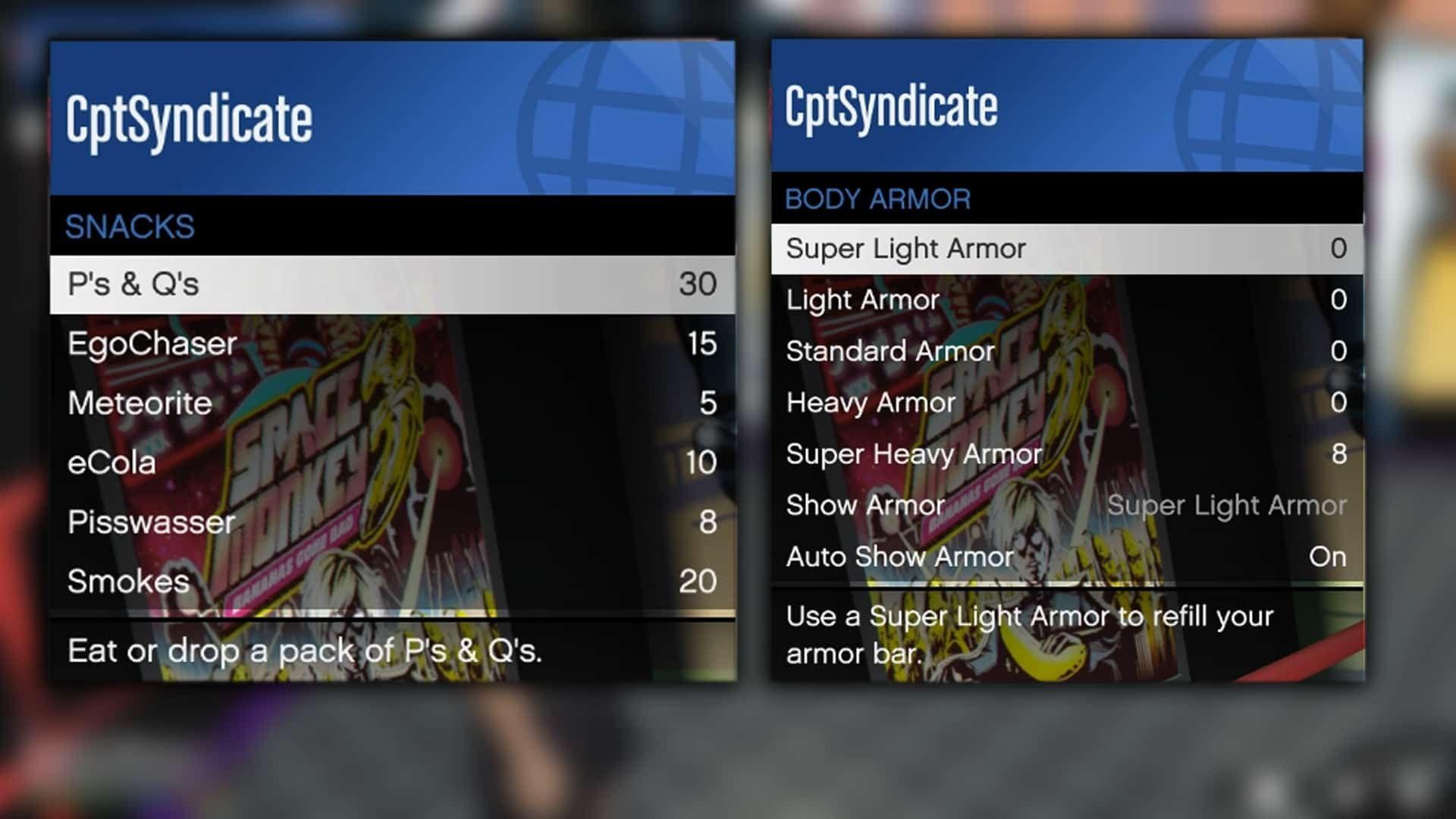Click the CptSyndicate title on the right menu
Screen dimensions: 1456x819
click(891, 106)
